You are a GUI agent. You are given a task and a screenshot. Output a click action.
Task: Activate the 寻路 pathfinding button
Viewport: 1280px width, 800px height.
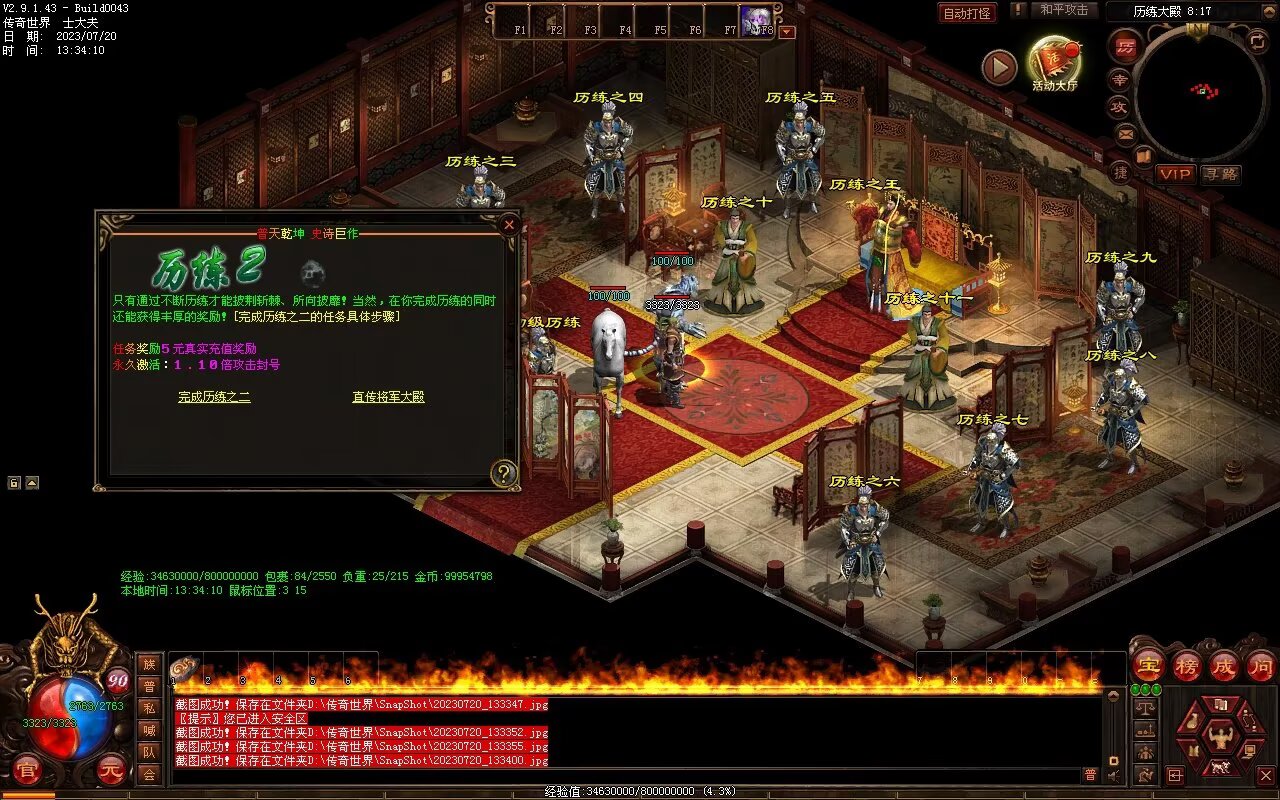(1220, 174)
